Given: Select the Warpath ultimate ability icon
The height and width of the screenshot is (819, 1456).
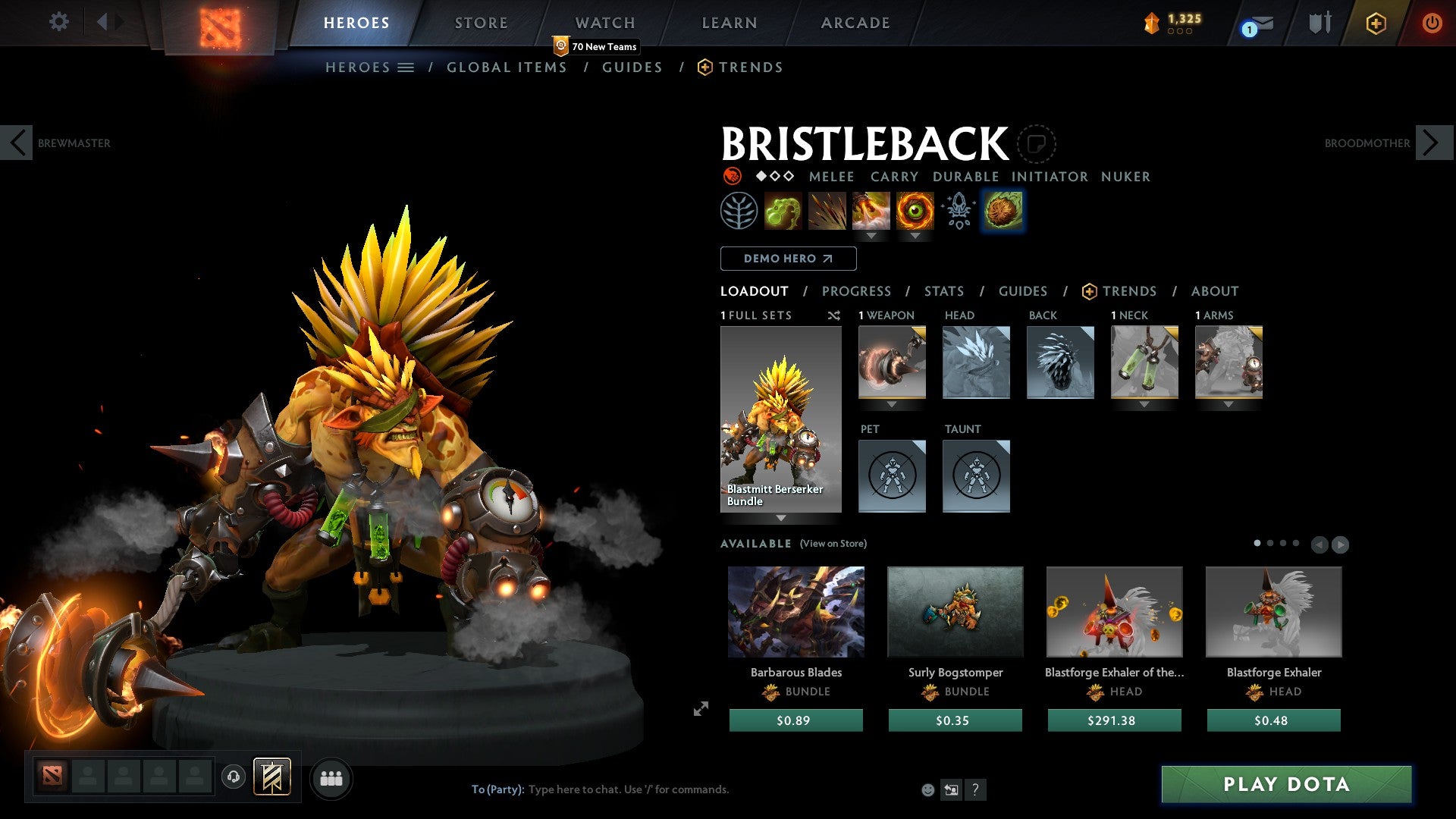Looking at the screenshot, I should click(915, 212).
